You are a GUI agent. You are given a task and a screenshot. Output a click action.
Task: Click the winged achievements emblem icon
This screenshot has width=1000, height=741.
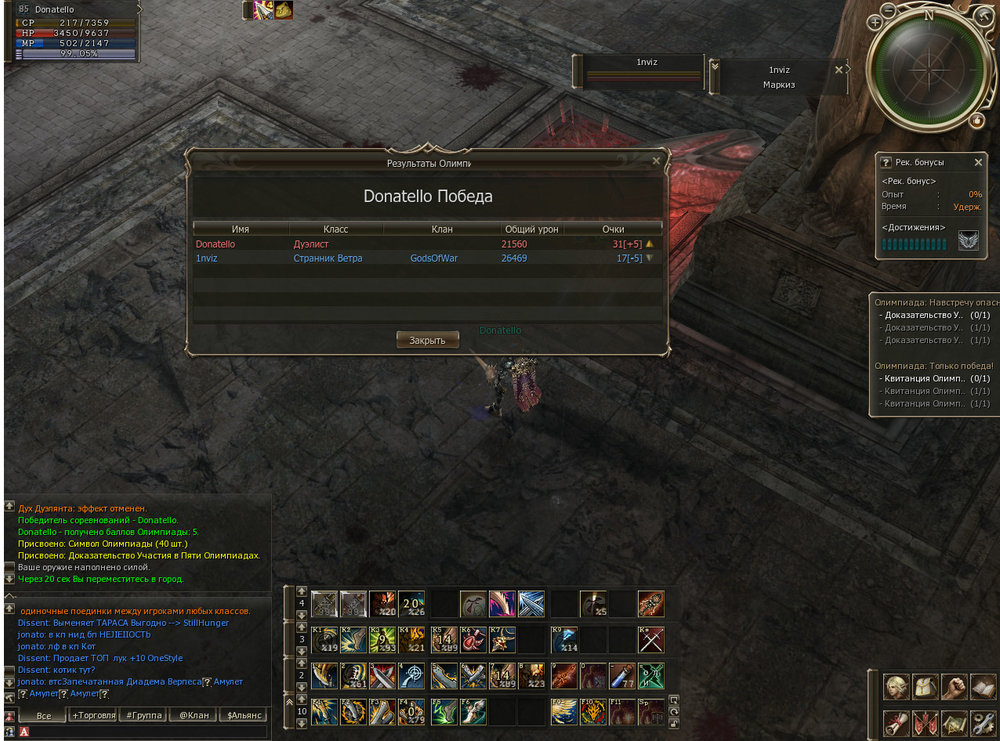pos(968,241)
